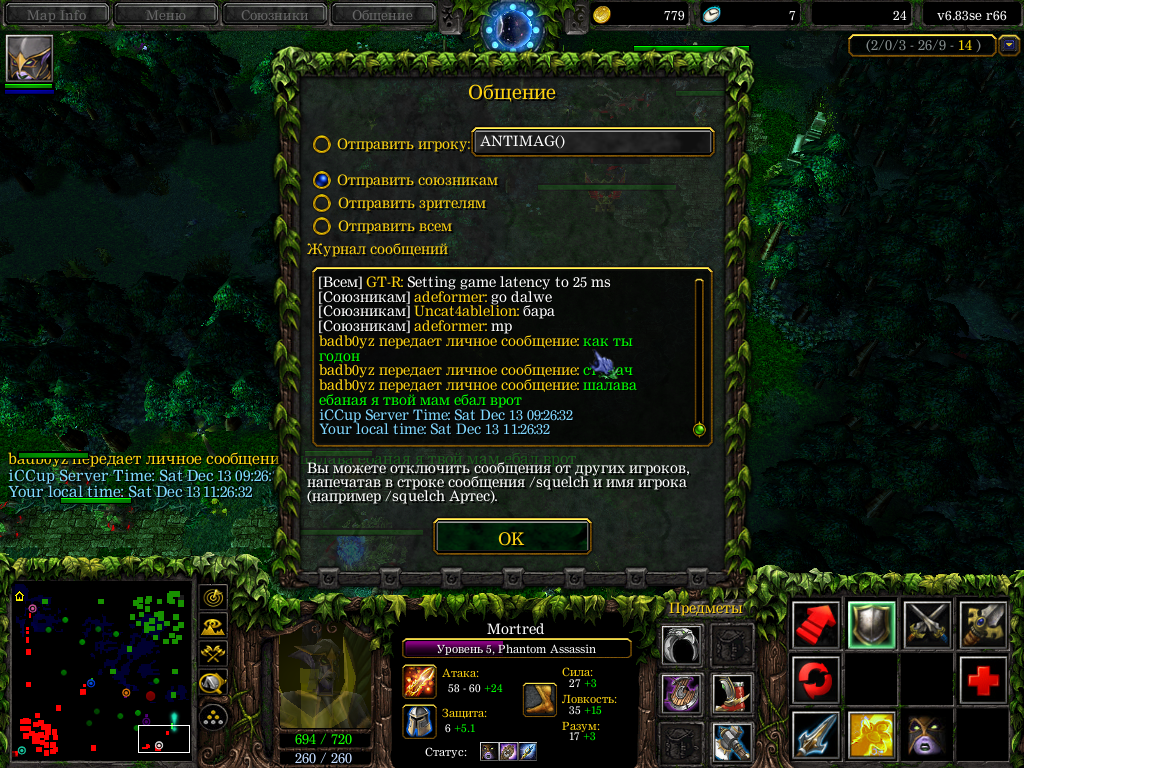Collapse the scoreboard with the arrow button
Viewport: 1152px width, 768px height.
click(x=1009, y=45)
